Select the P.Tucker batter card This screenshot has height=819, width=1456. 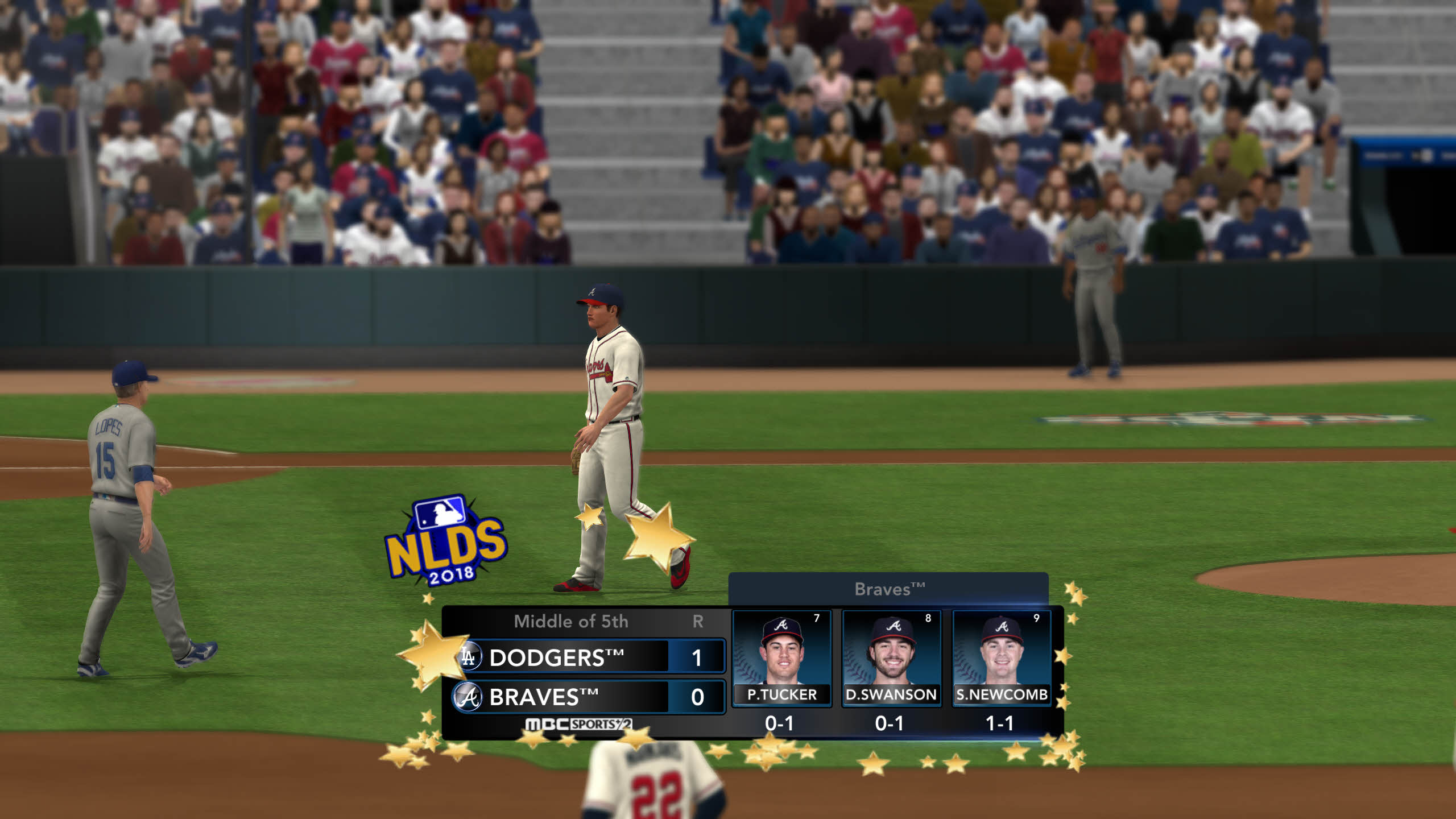(x=781, y=658)
